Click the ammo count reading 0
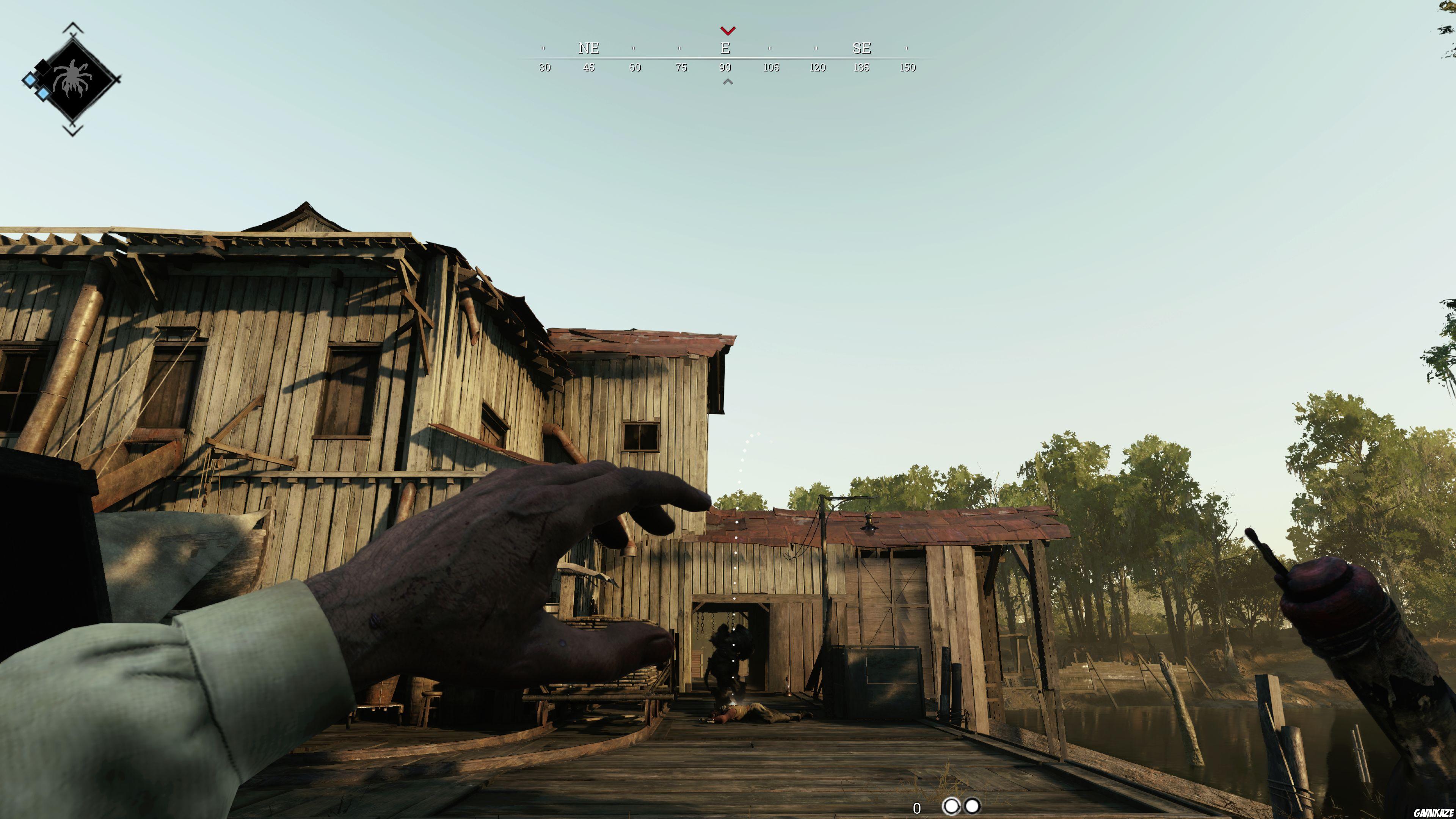Image resolution: width=1456 pixels, height=819 pixels. point(917,809)
